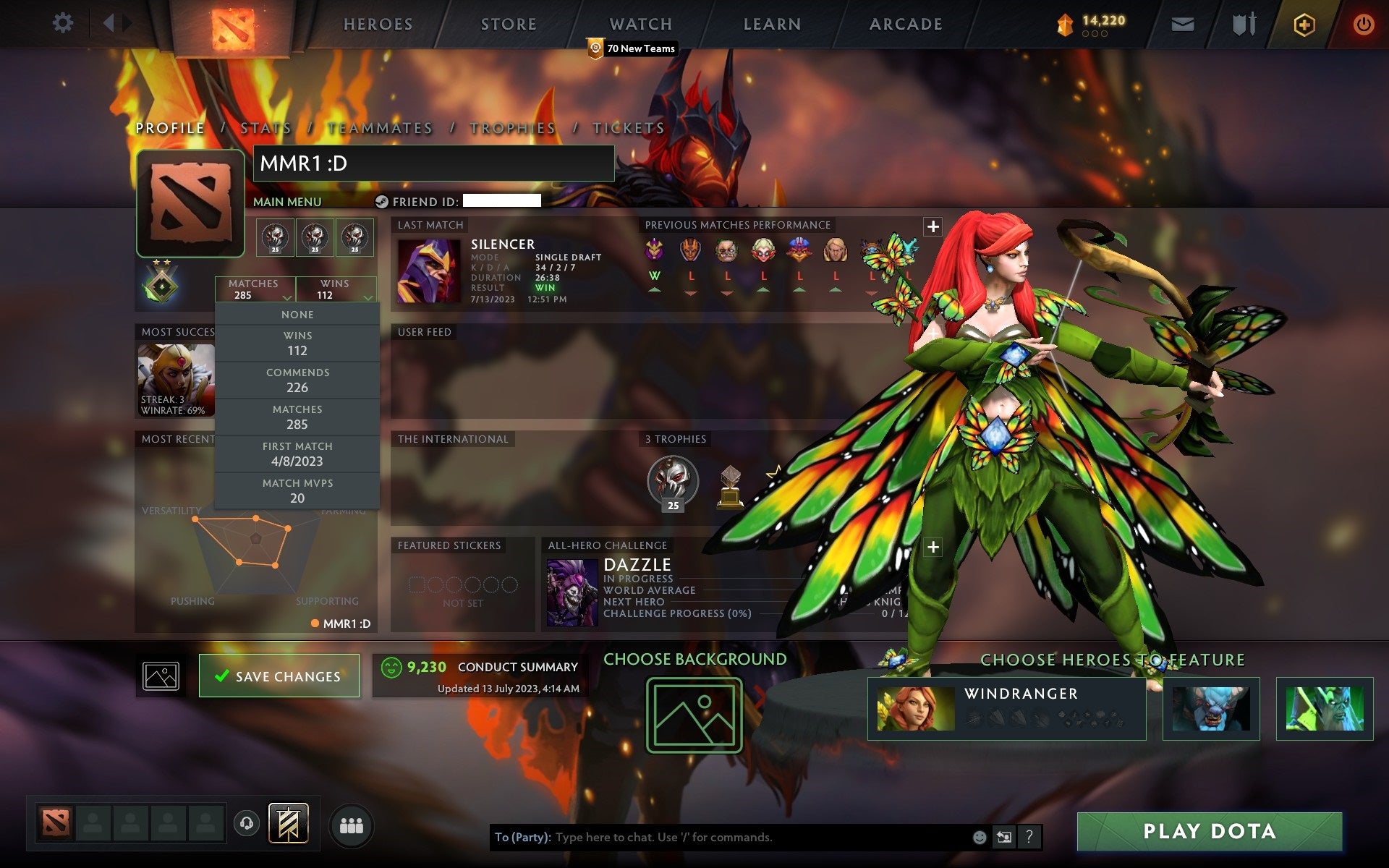The height and width of the screenshot is (868, 1389).
Task: Select COMMENDS stat option
Action: click(299, 380)
